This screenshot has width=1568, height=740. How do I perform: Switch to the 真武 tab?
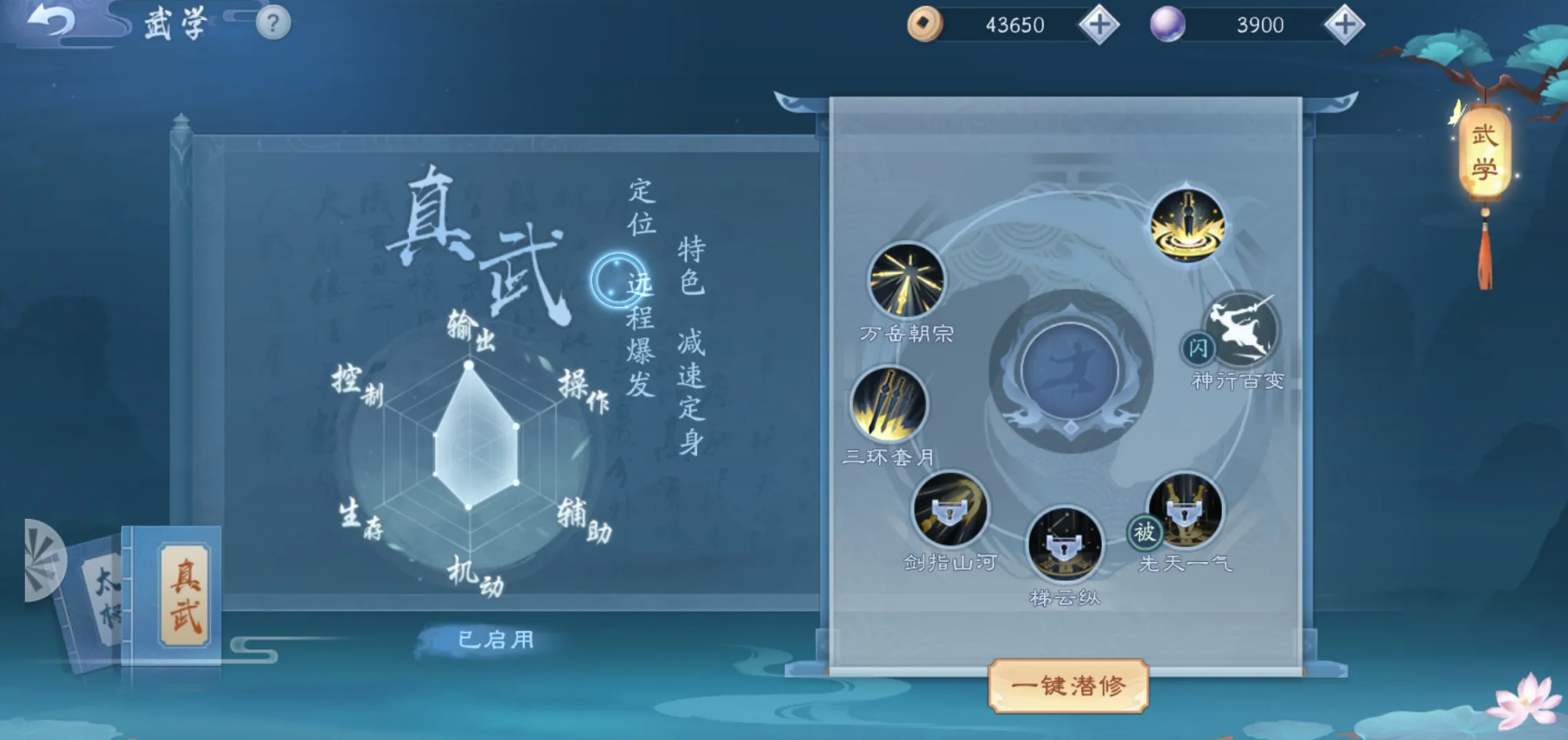tap(179, 597)
